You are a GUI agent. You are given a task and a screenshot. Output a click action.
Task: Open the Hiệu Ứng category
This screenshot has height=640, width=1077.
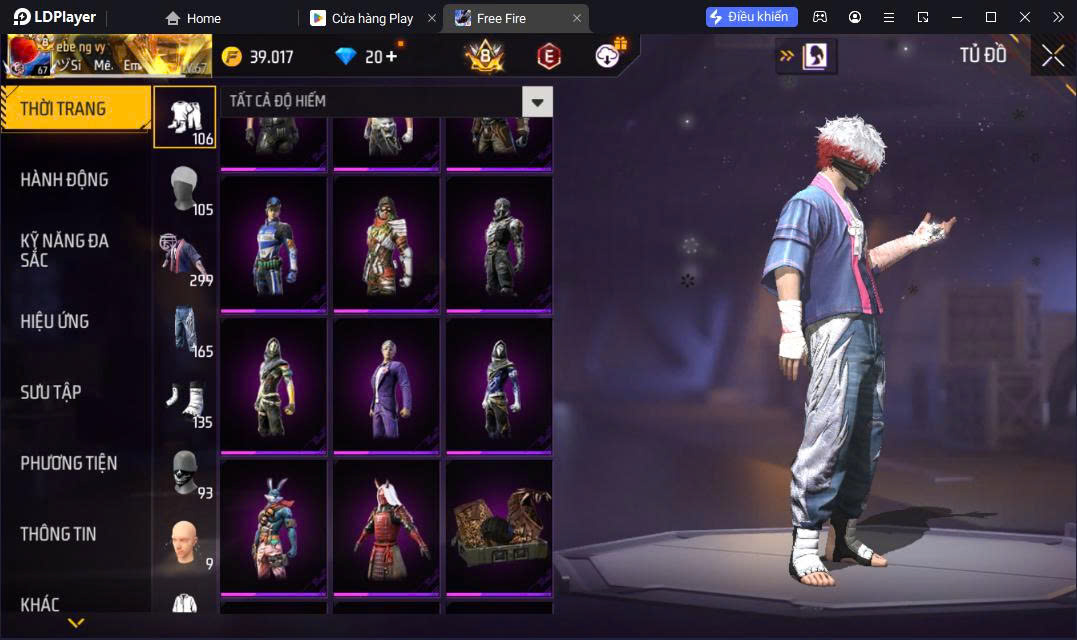coord(55,321)
